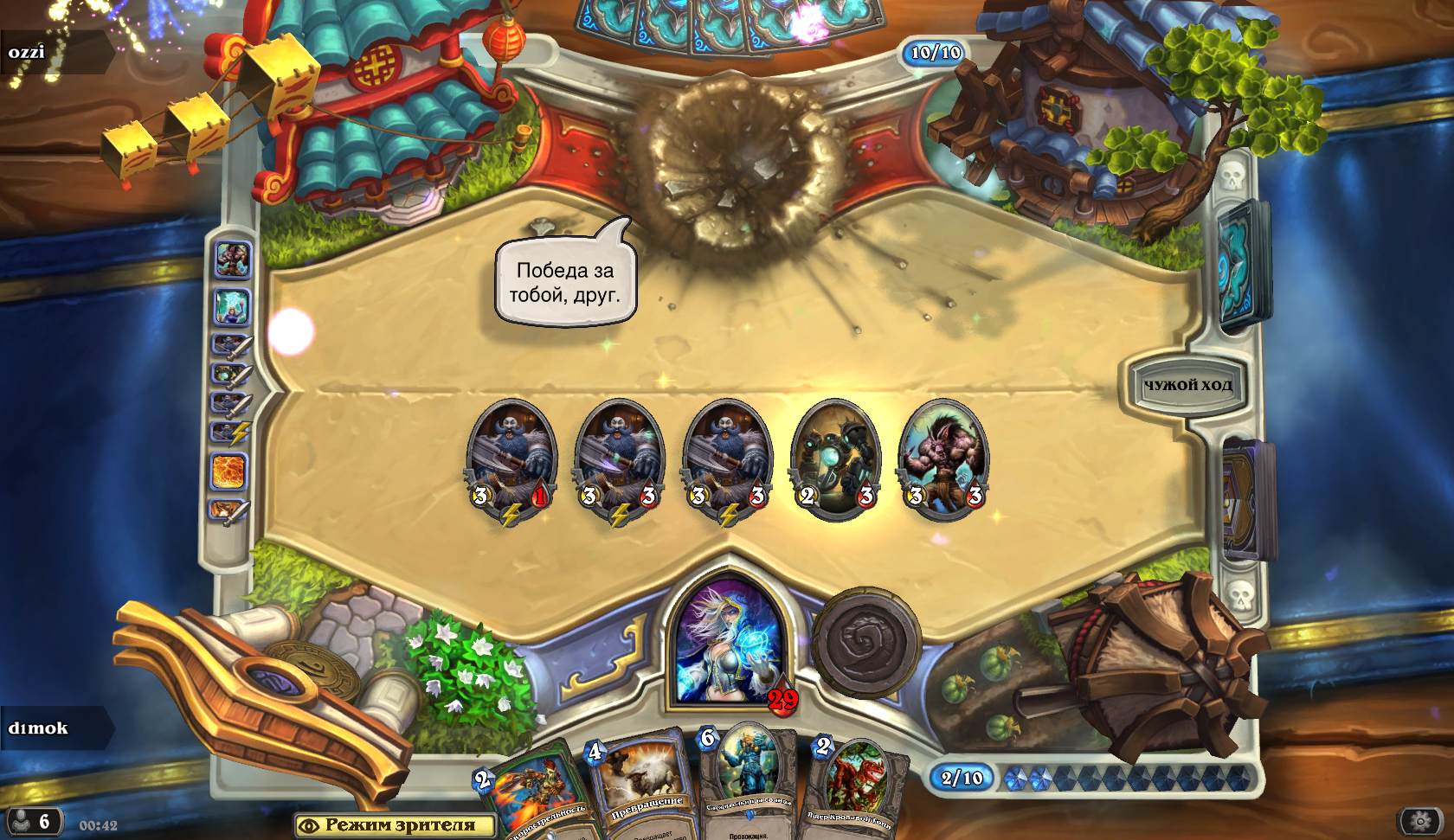Show the spectator count list
The height and width of the screenshot is (840, 1454).
(x=33, y=821)
